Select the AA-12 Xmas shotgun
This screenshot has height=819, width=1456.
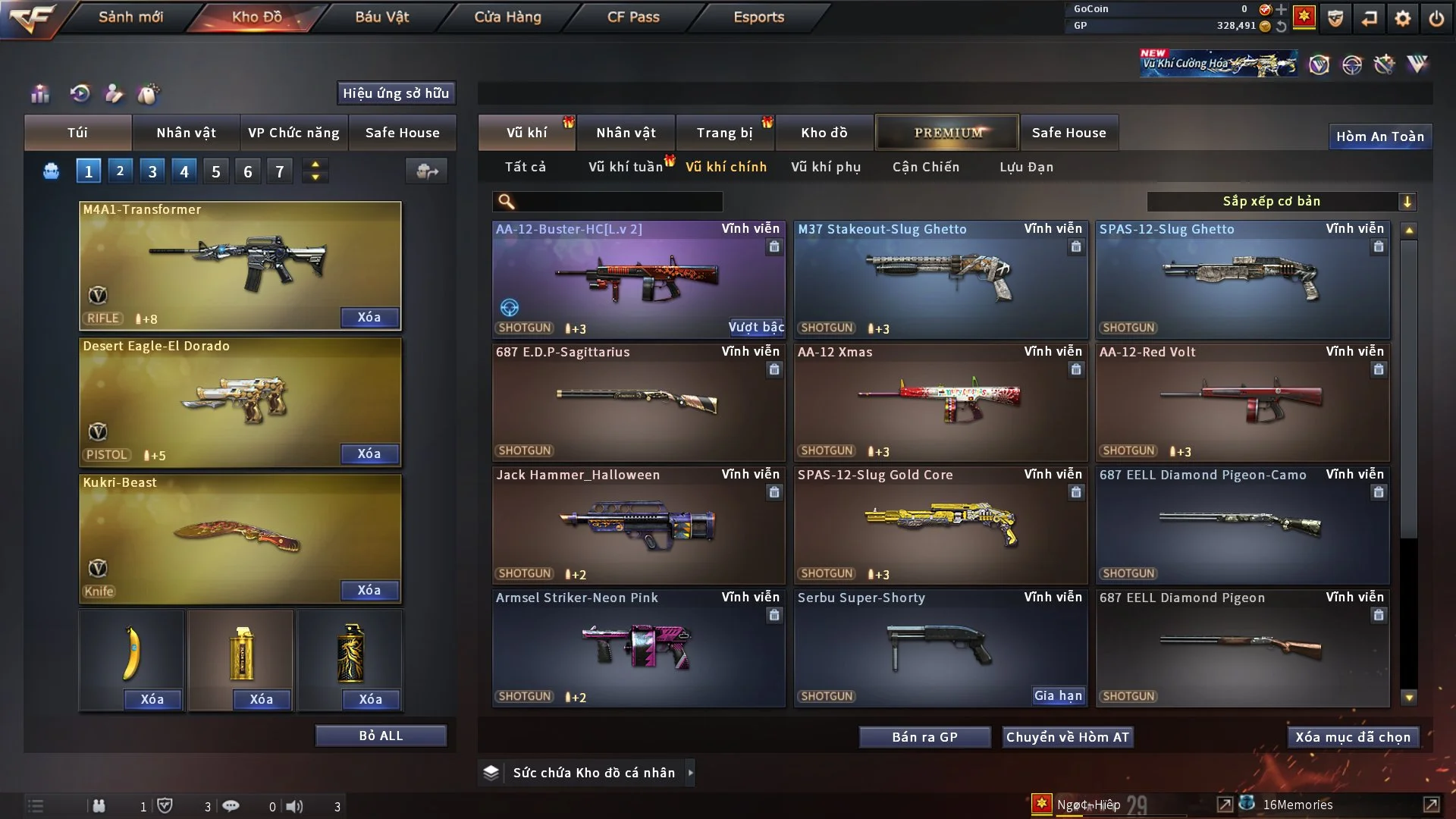(940, 402)
